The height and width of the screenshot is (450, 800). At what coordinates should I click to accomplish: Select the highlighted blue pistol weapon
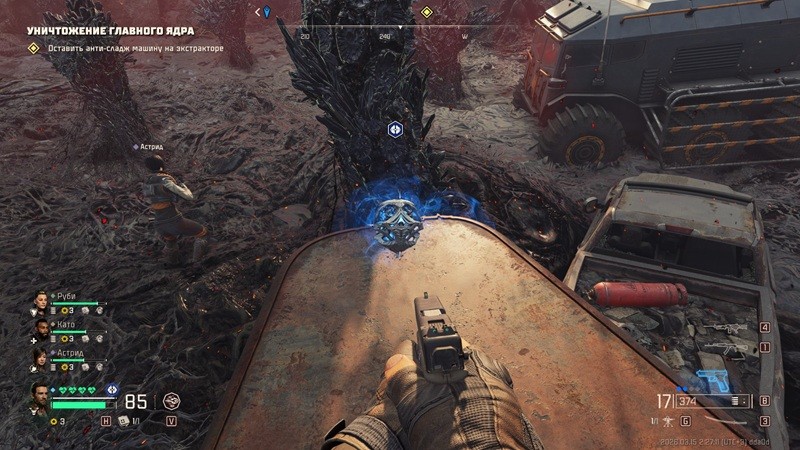click(711, 380)
